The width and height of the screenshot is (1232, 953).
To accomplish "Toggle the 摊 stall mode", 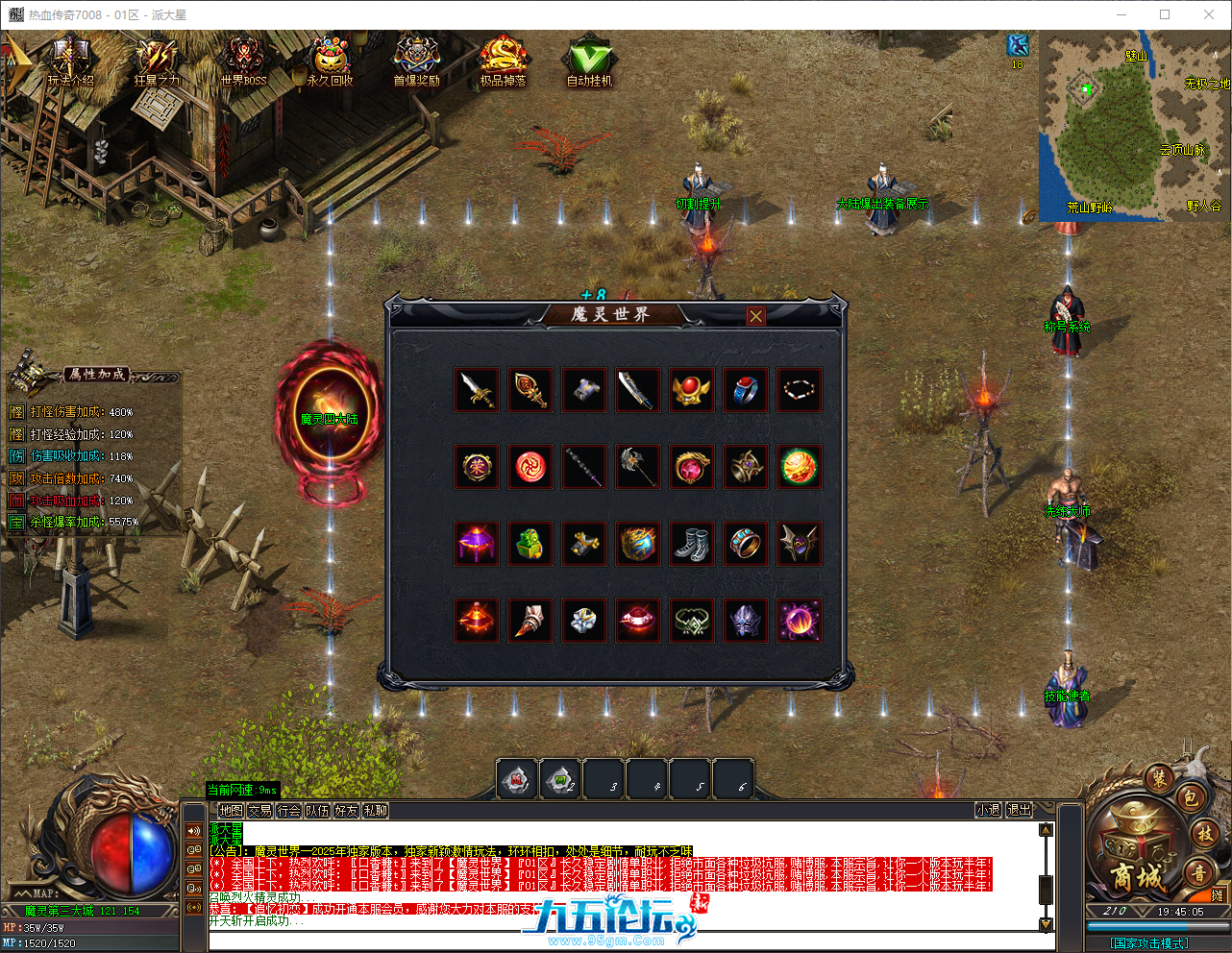I will [1219, 894].
